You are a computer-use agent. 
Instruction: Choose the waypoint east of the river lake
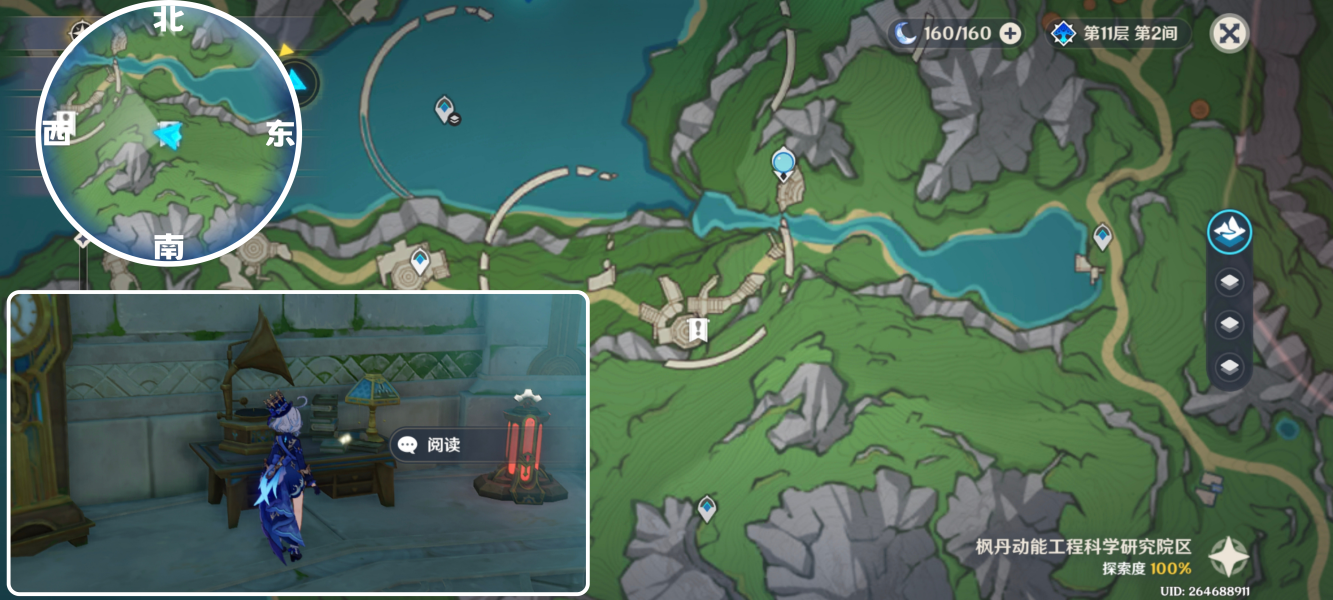(x=1102, y=236)
